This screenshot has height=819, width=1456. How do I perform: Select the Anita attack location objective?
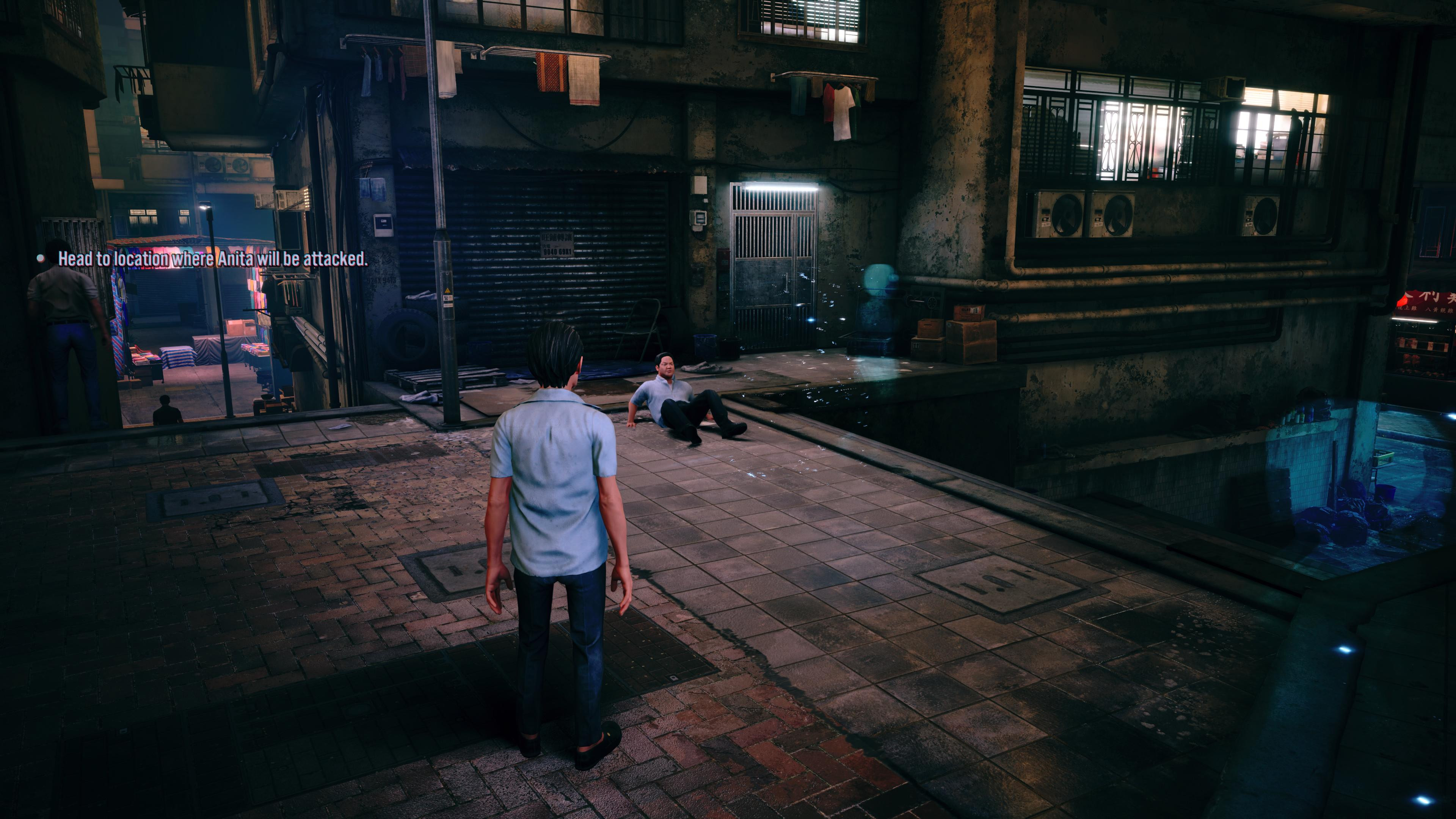pos(212,259)
